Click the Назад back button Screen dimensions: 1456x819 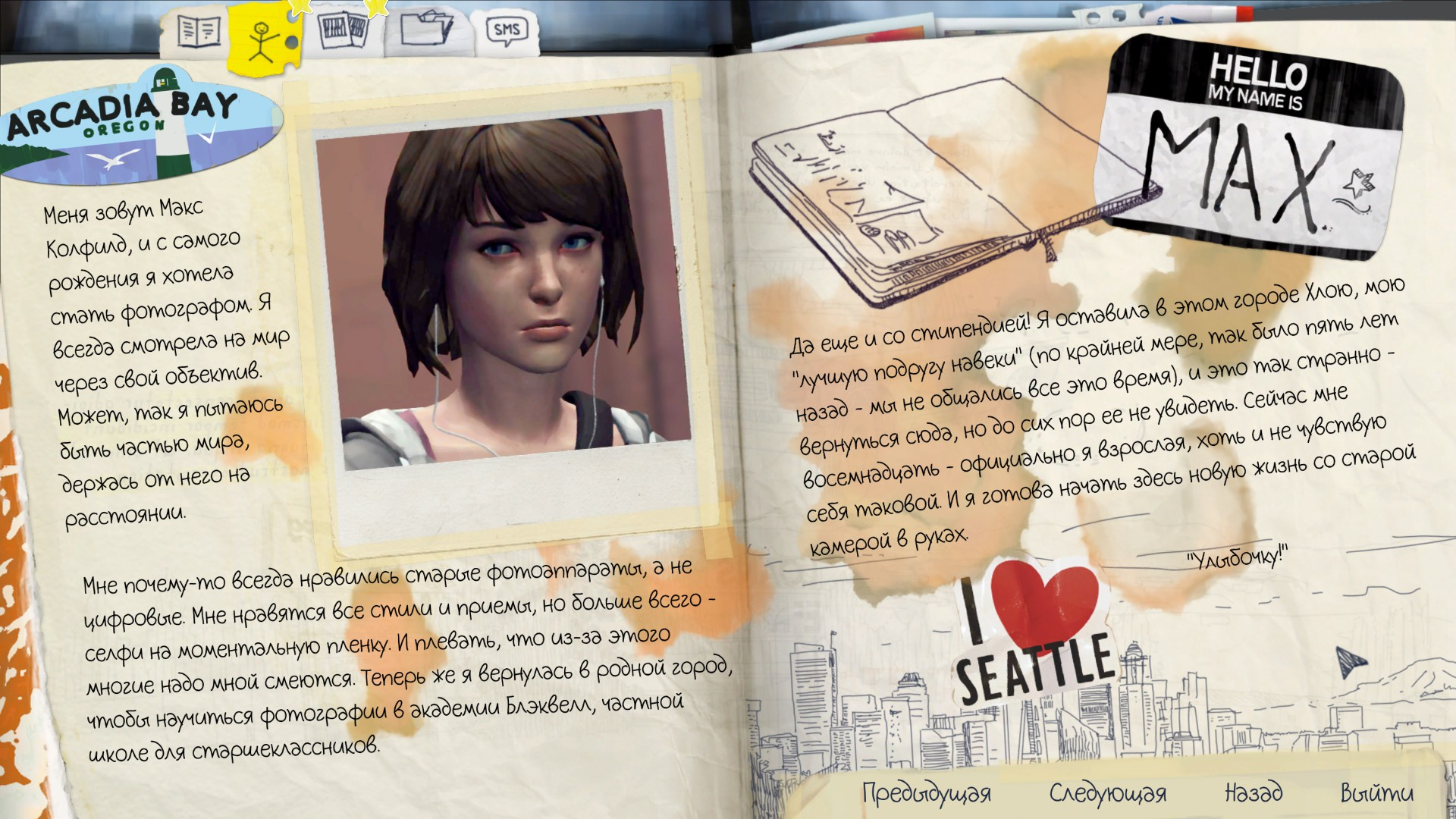(1254, 793)
